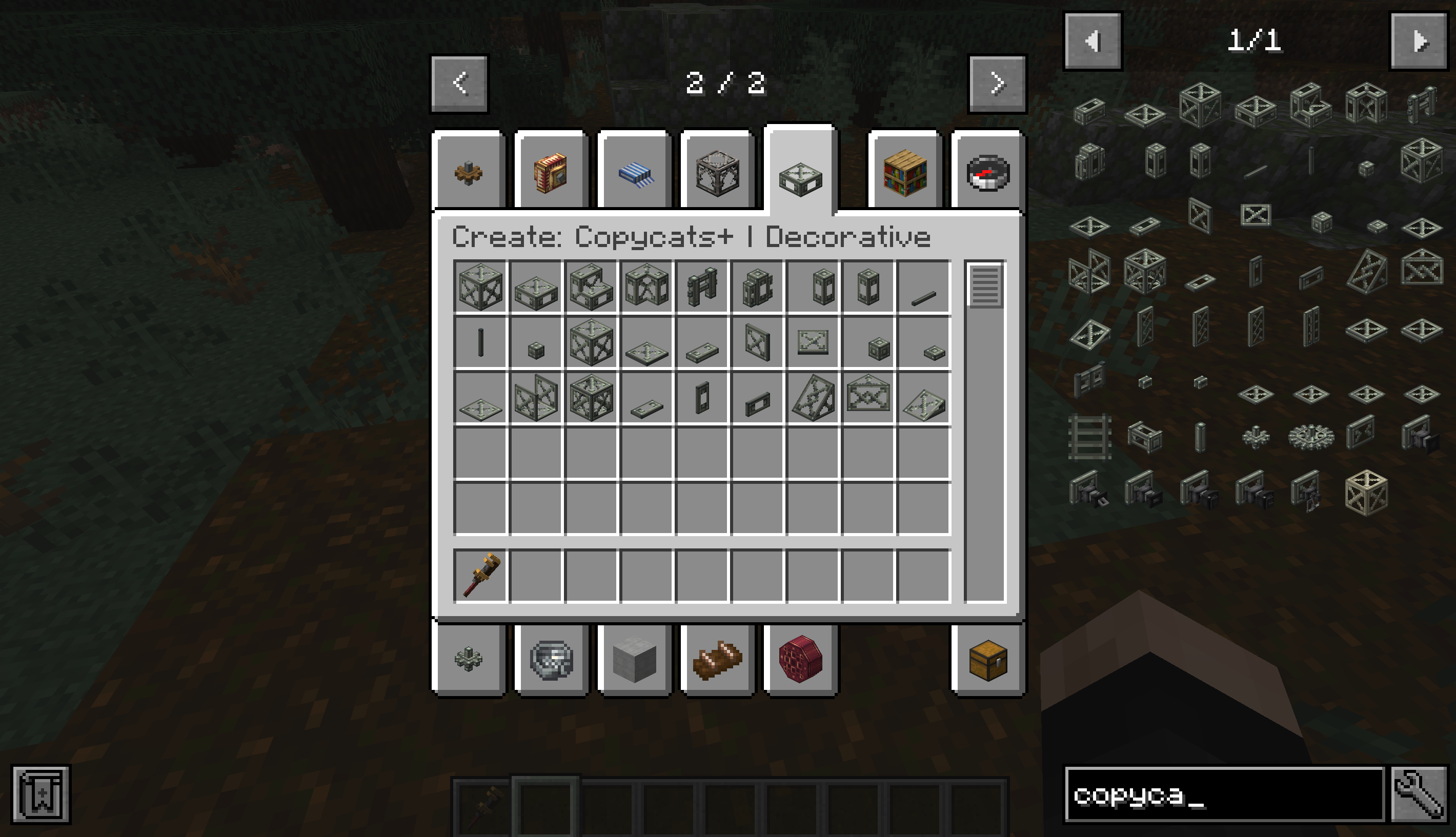
Task: Go to the previous creative page with the left arrow
Action: pos(458,83)
